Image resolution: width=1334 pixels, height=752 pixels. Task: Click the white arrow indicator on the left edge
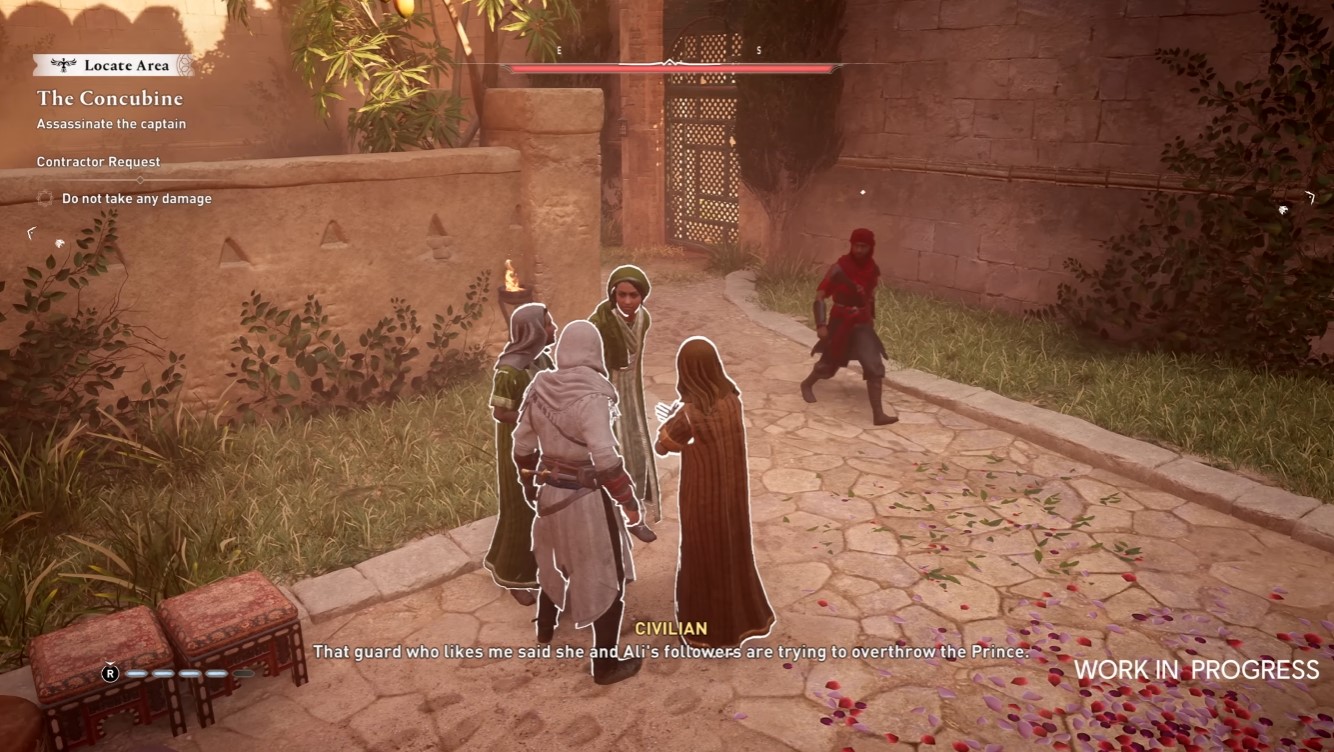30,234
